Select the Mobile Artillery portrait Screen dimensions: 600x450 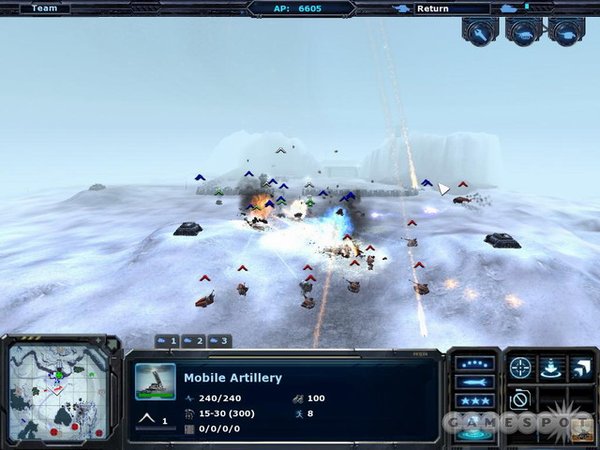point(155,381)
